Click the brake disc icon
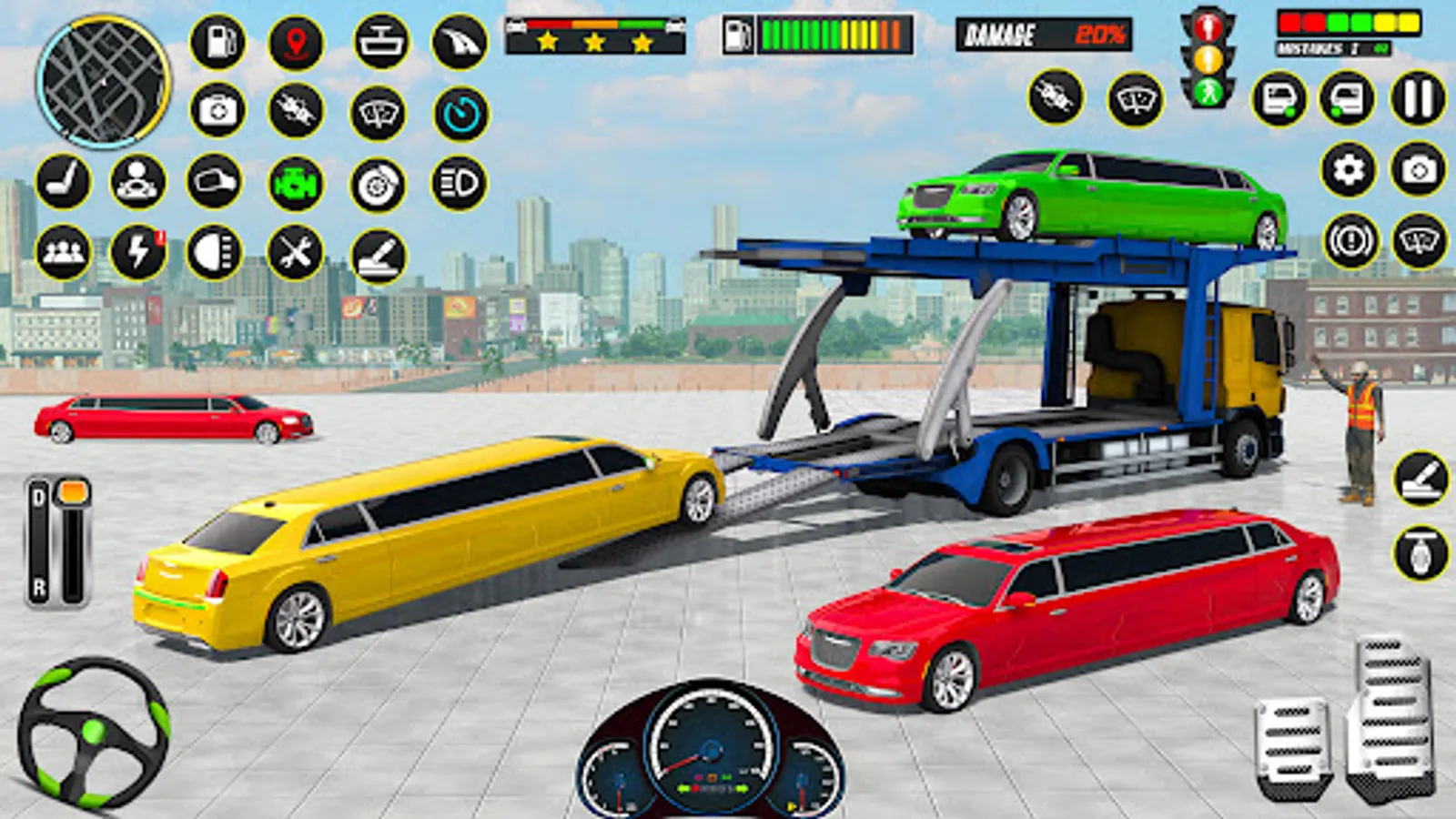 [378, 185]
